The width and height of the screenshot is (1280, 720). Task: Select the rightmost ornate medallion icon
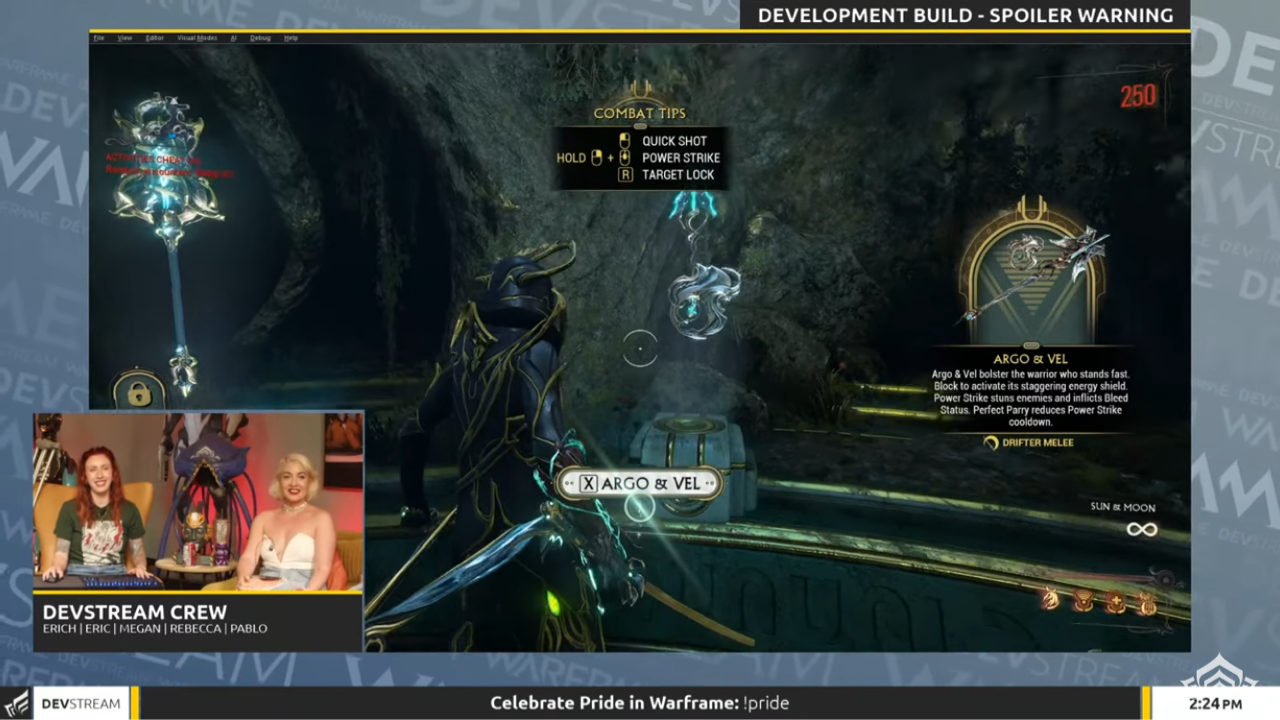1148,603
